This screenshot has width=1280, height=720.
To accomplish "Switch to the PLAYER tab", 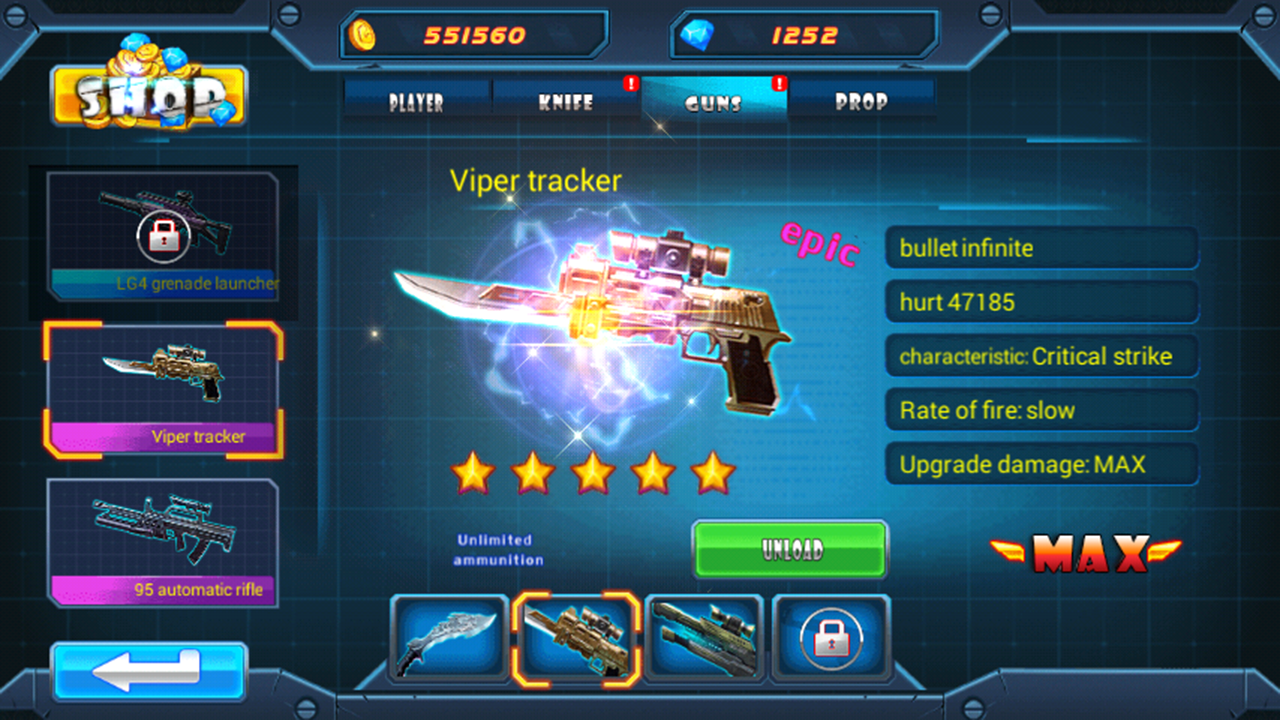I will tap(416, 101).
